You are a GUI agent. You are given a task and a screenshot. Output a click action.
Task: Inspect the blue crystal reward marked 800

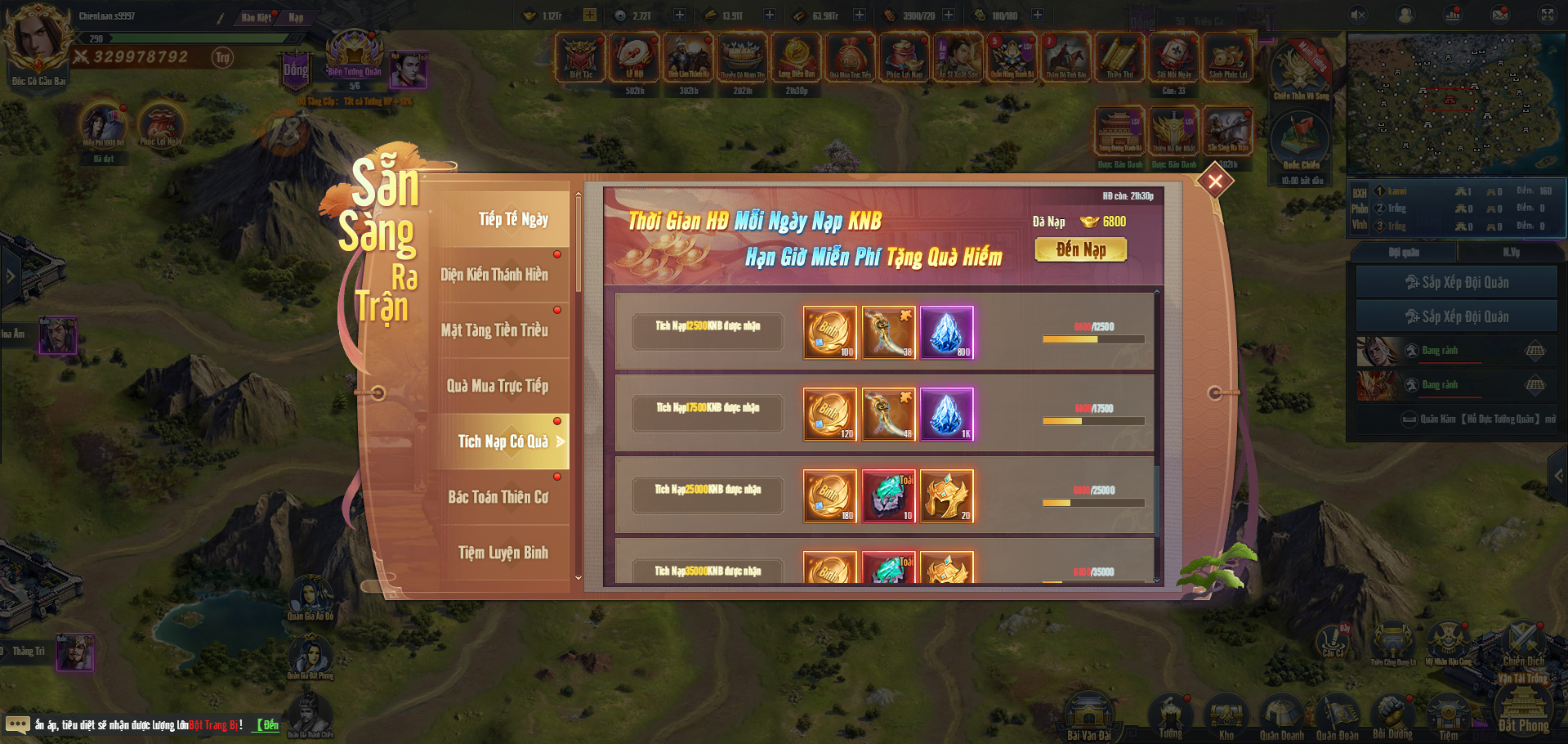pyautogui.click(x=947, y=332)
